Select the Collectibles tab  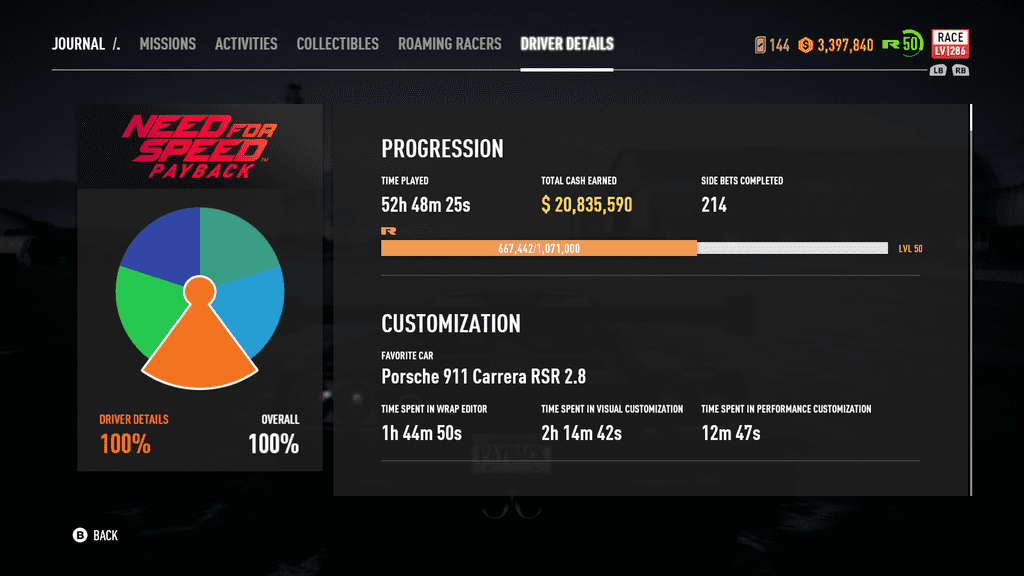pos(337,44)
